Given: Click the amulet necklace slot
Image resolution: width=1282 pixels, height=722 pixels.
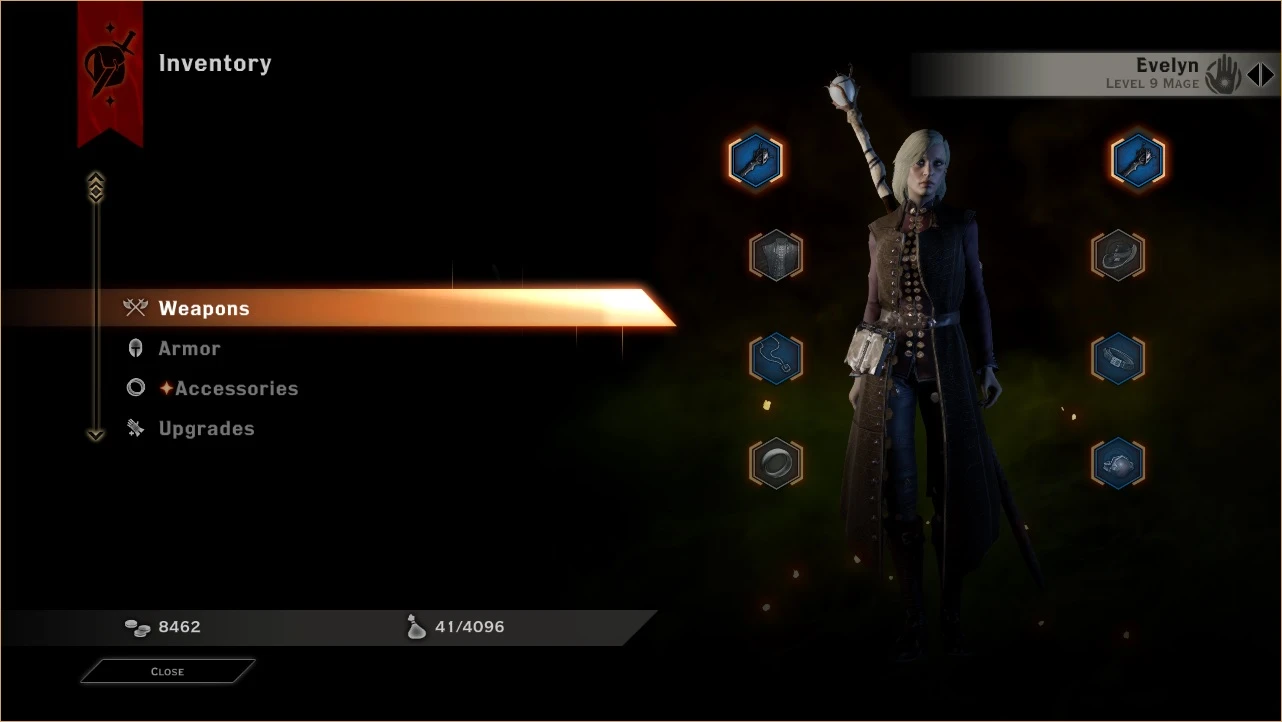Looking at the screenshot, I should [x=776, y=358].
